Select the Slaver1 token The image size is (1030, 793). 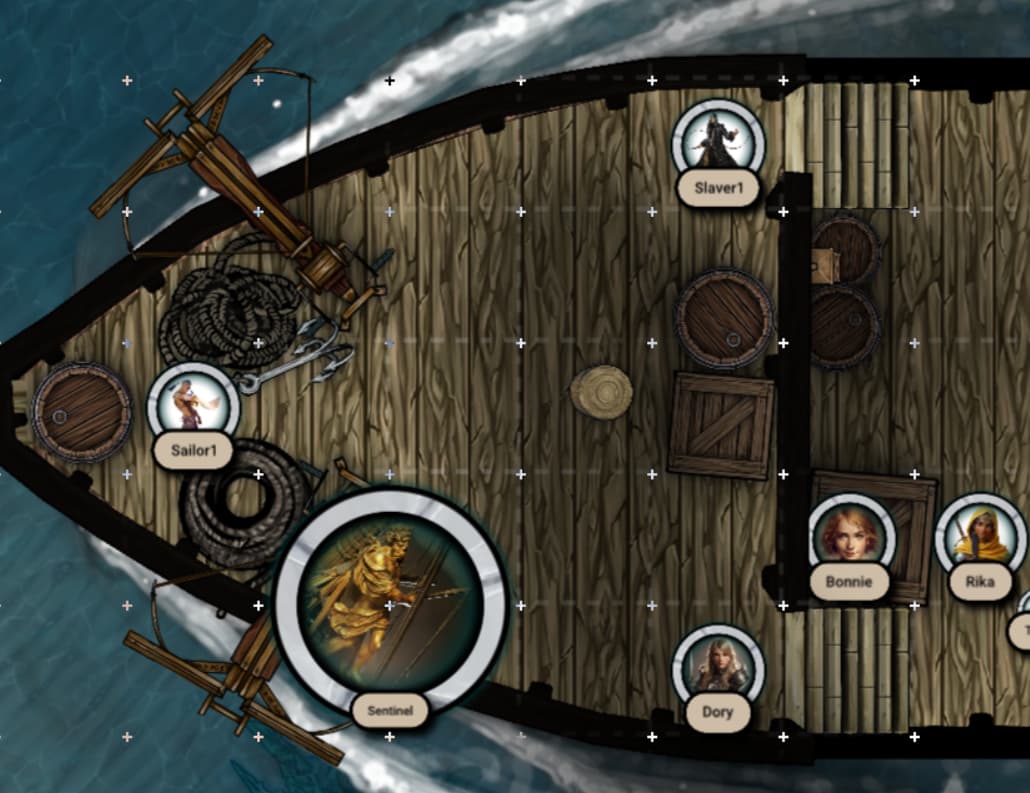click(x=717, y=144)
